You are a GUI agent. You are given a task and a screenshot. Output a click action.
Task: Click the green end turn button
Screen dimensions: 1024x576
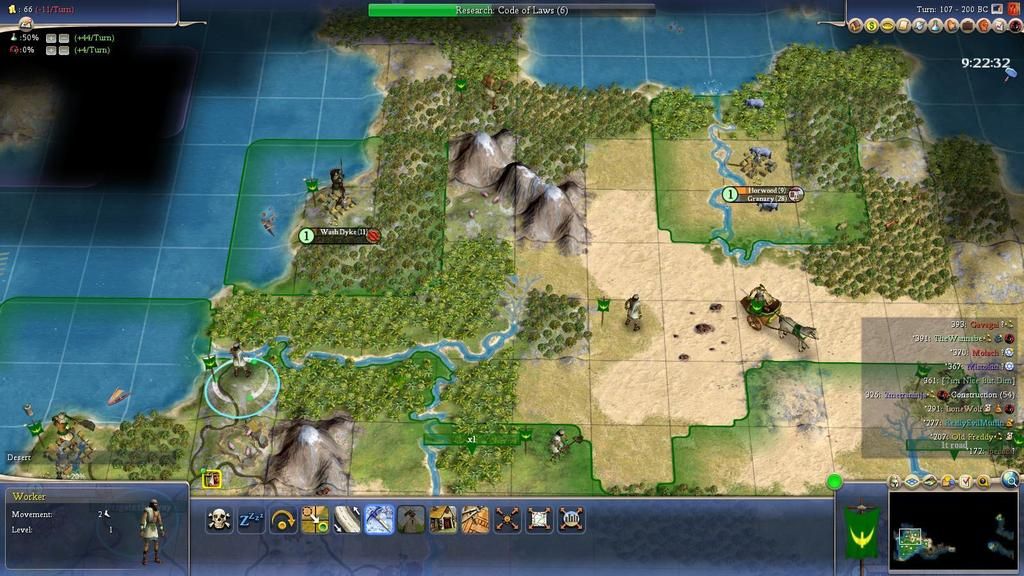(x=834, y=482)
